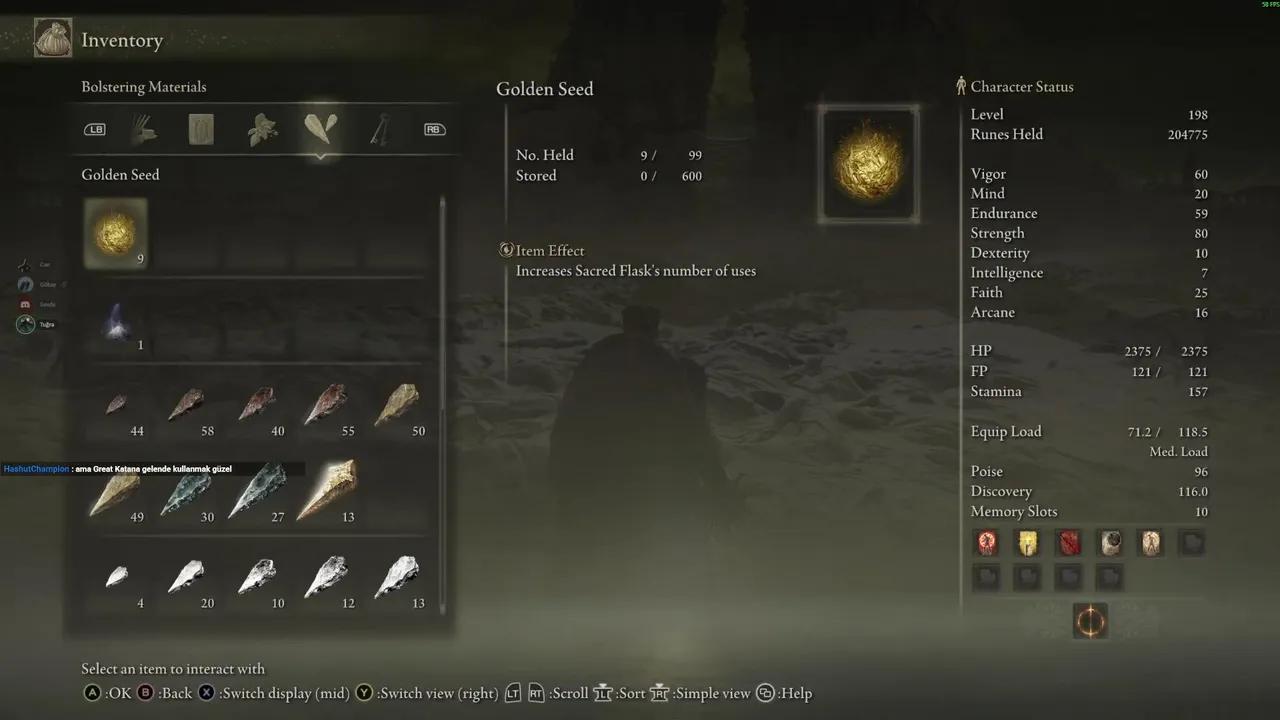Open the parchment scroll inventory tab
The height and width of the screenshot is (720, 1280).
[x=202, y=129]
